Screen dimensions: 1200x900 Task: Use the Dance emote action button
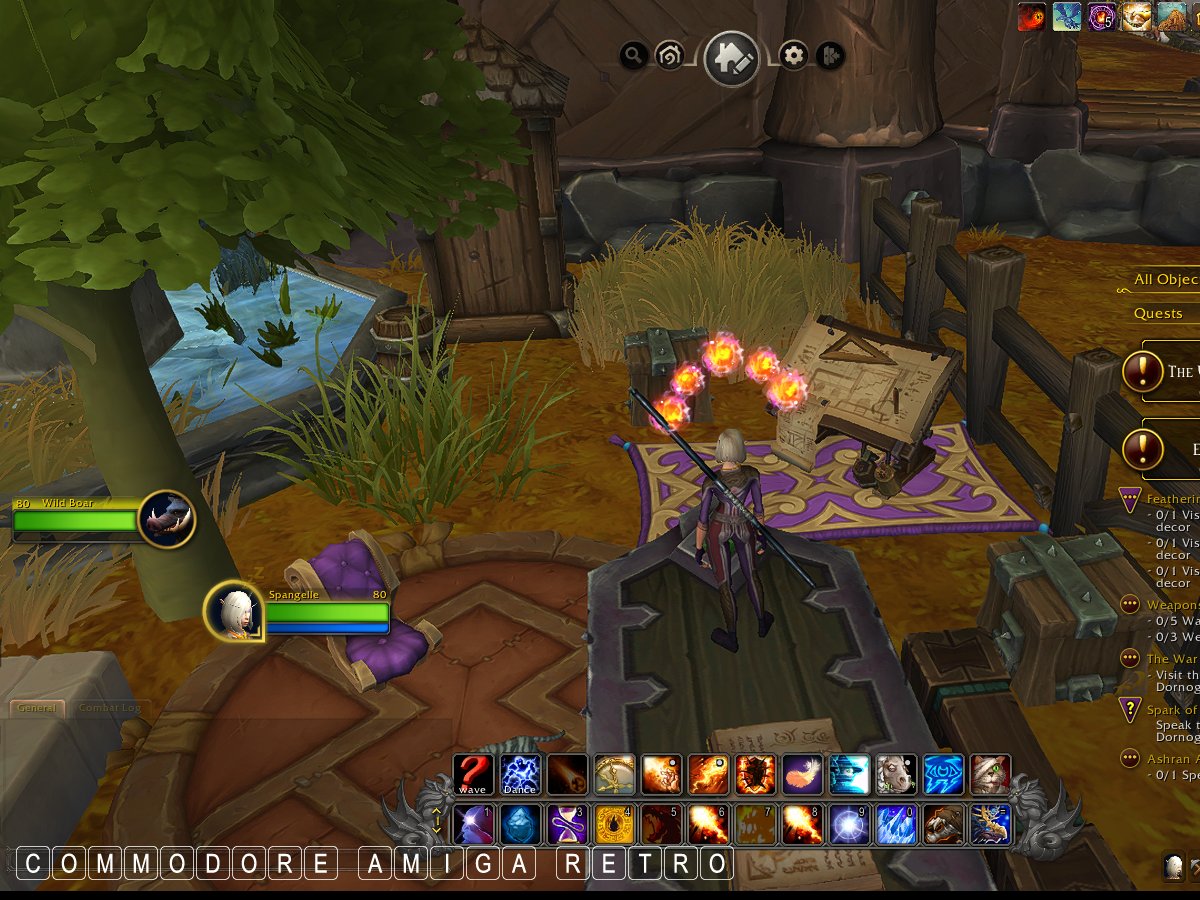(520, 774)
